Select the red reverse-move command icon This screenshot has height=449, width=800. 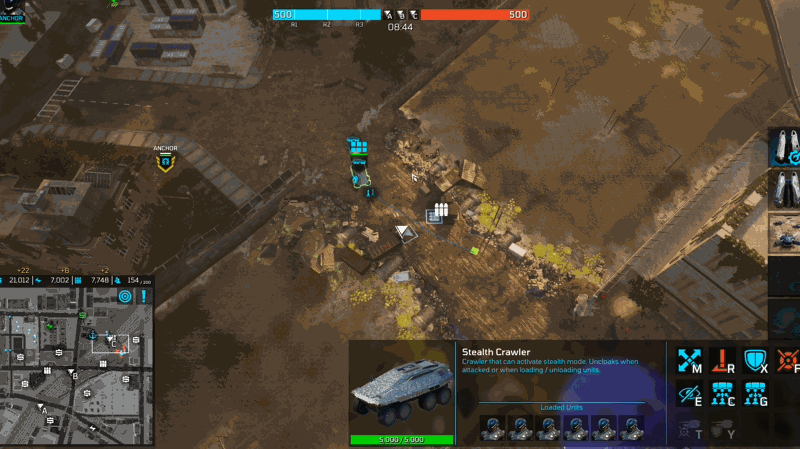coord(723,360)
